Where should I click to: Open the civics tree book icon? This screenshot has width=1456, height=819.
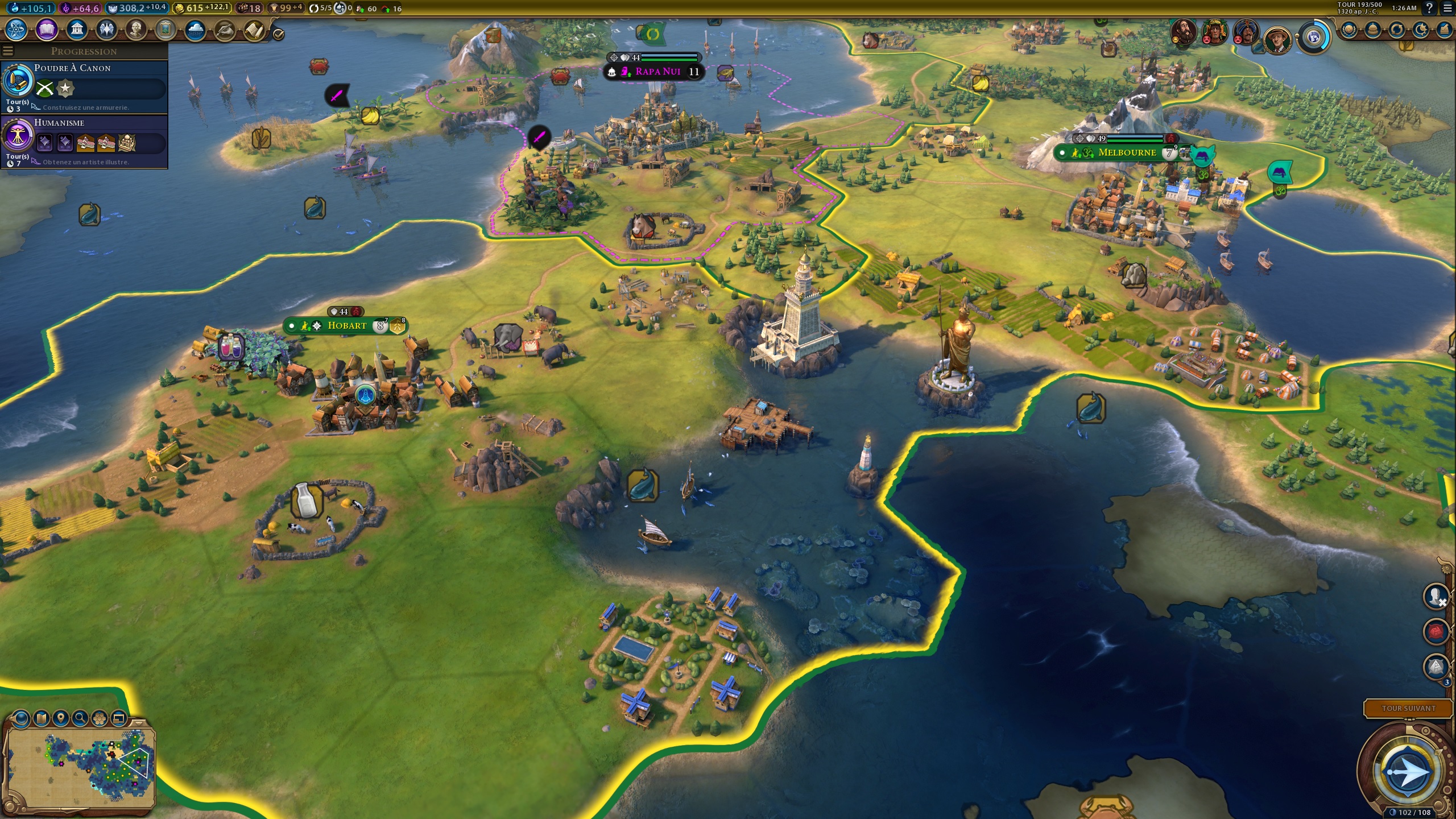(x=47, y=30)
